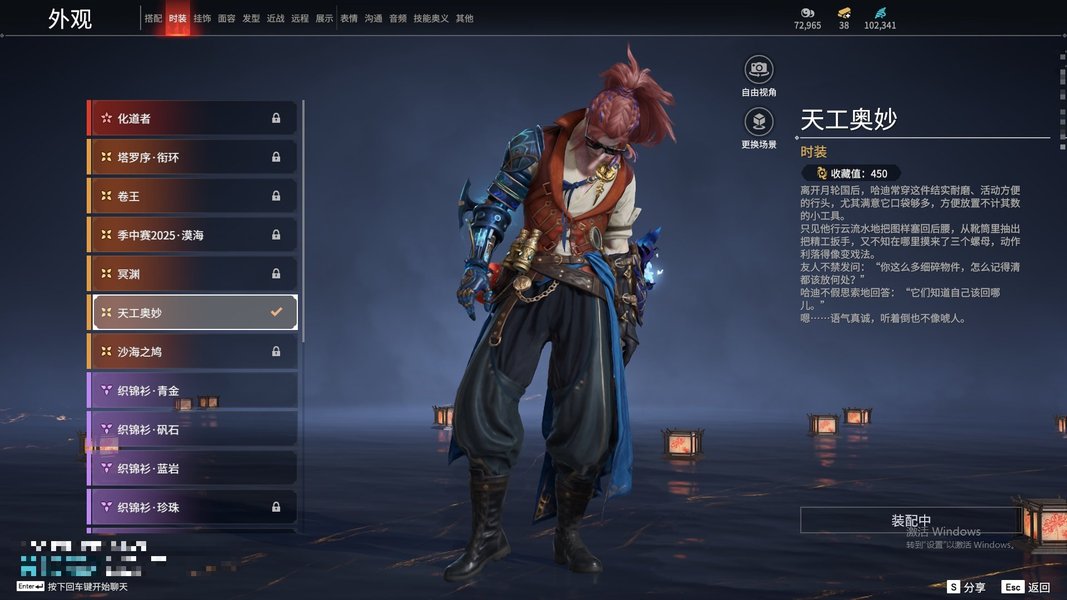
Task: Pick the 季中赛2025·瀚海 outfit
Action: (x=194, y=235)
